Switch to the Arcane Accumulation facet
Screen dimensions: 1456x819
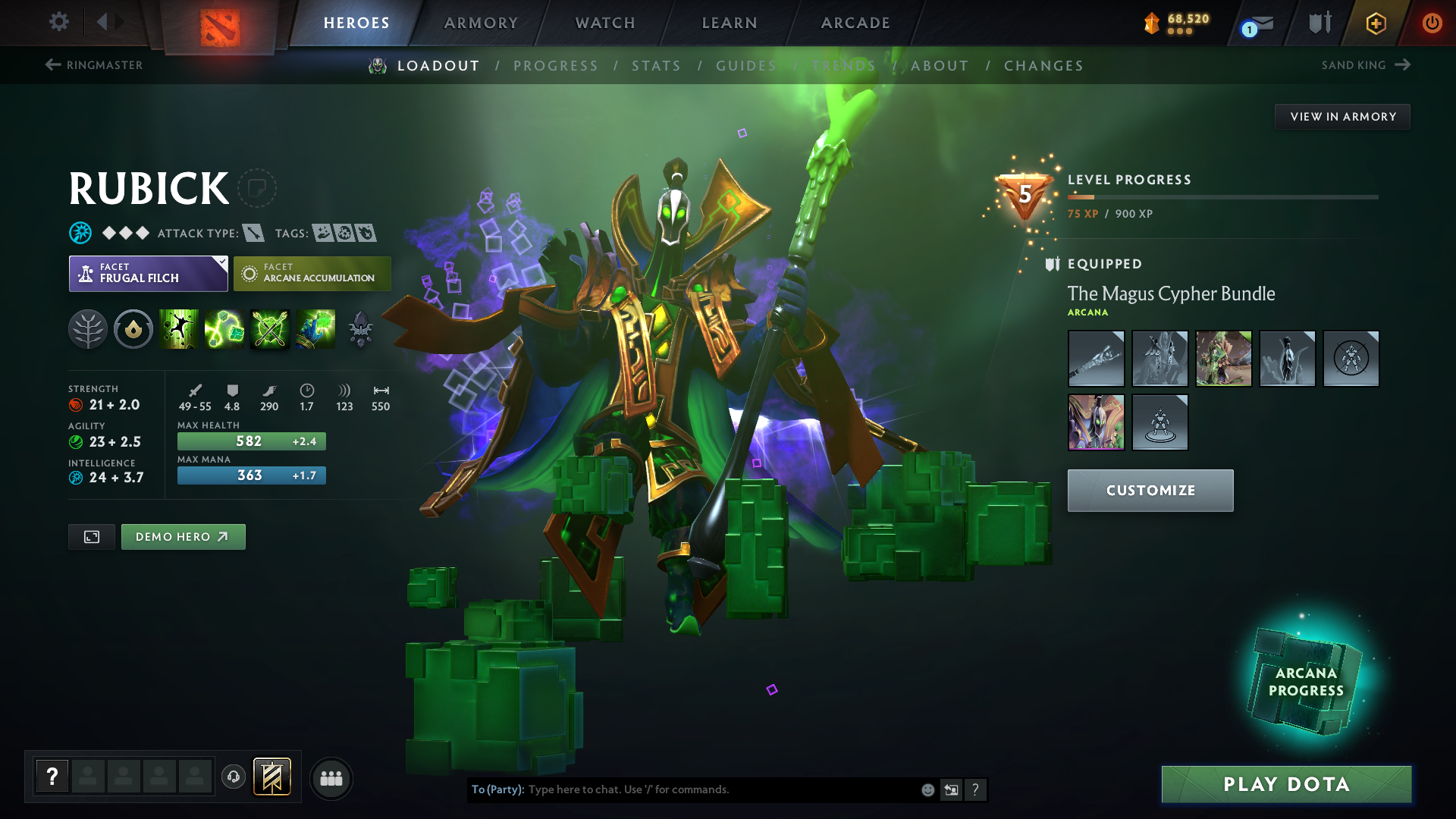tap(312, 273)
